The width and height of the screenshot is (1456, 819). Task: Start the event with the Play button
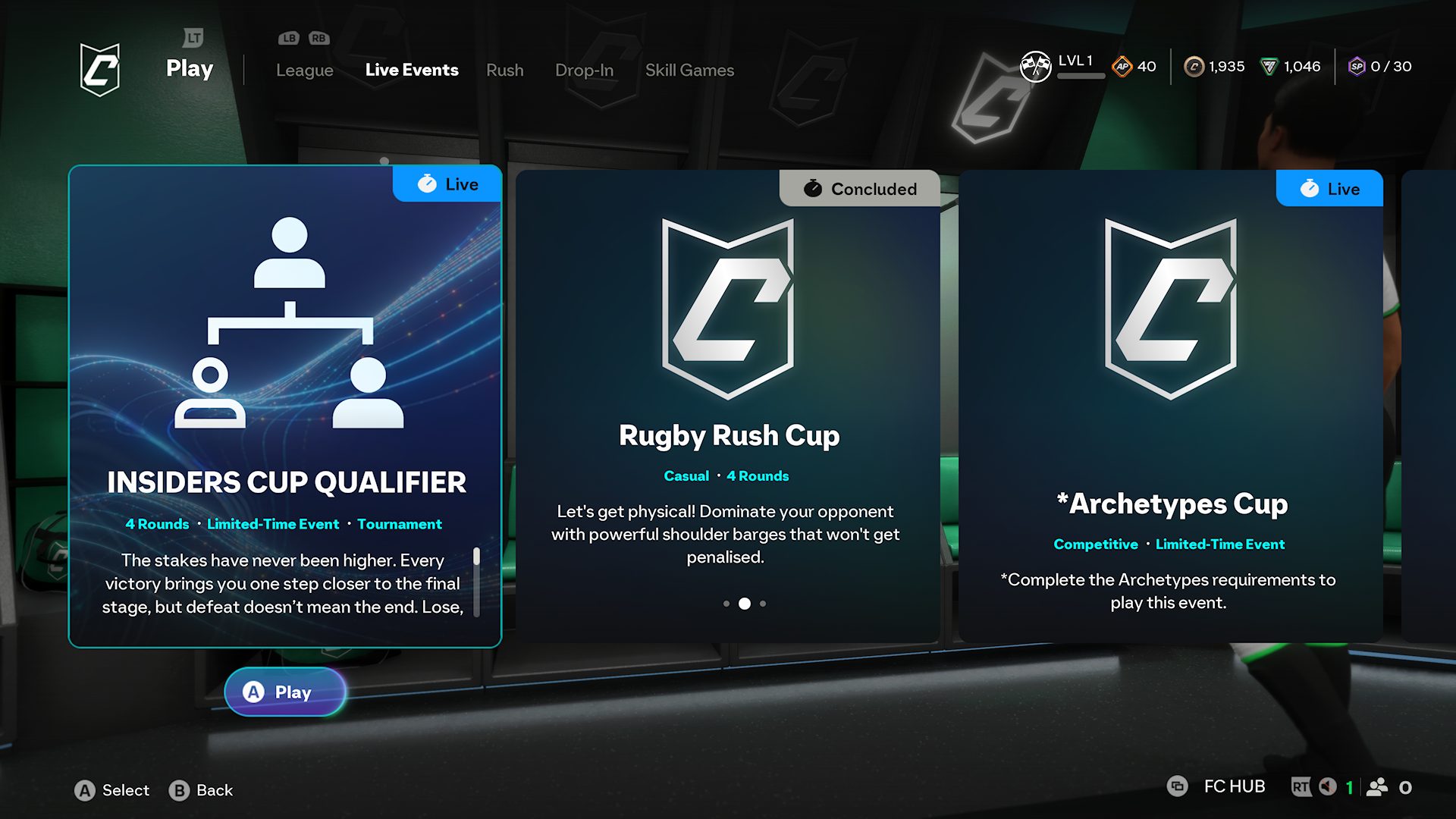285,692
